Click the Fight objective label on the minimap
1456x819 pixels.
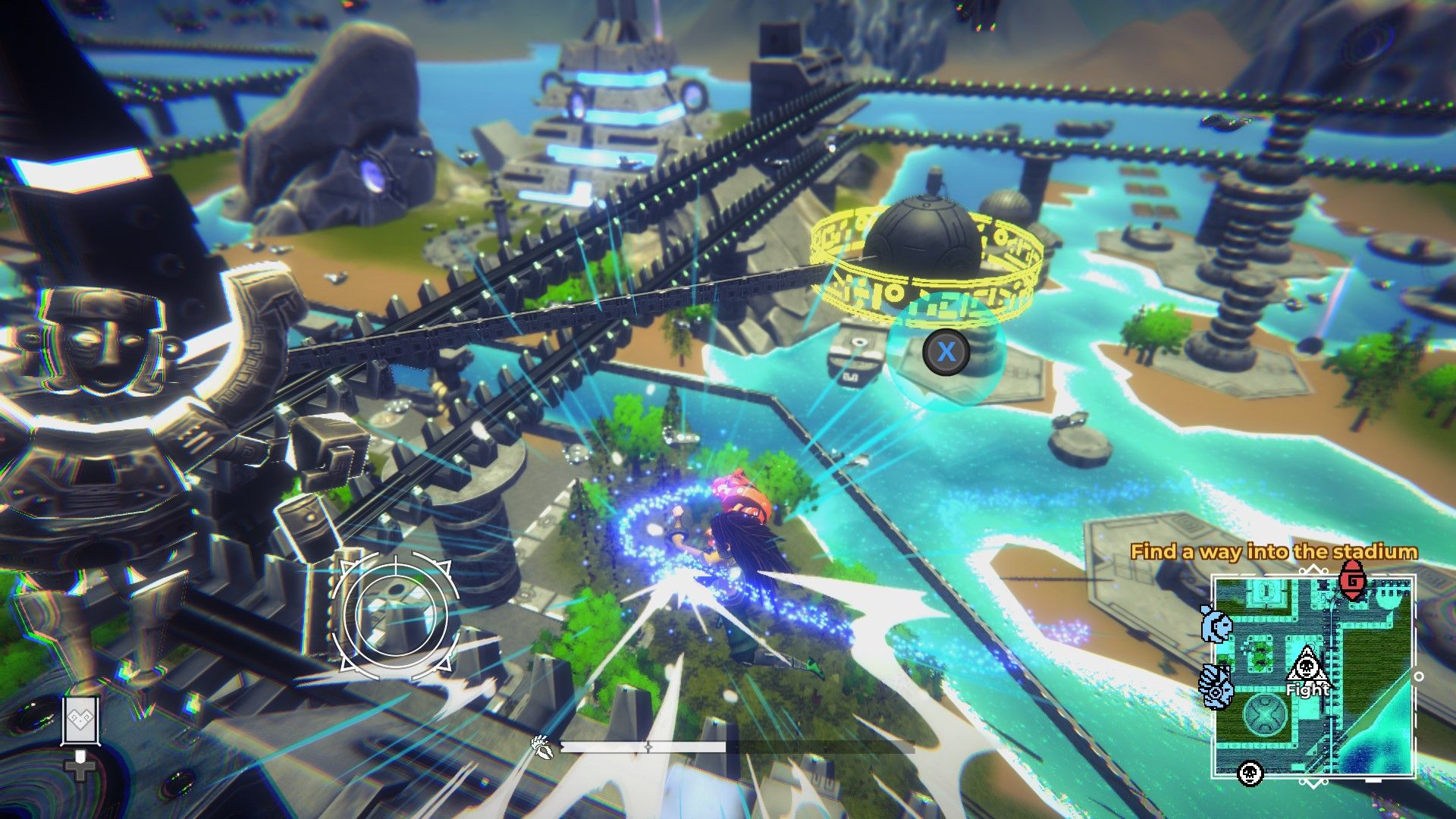[x=1308, y=691]
